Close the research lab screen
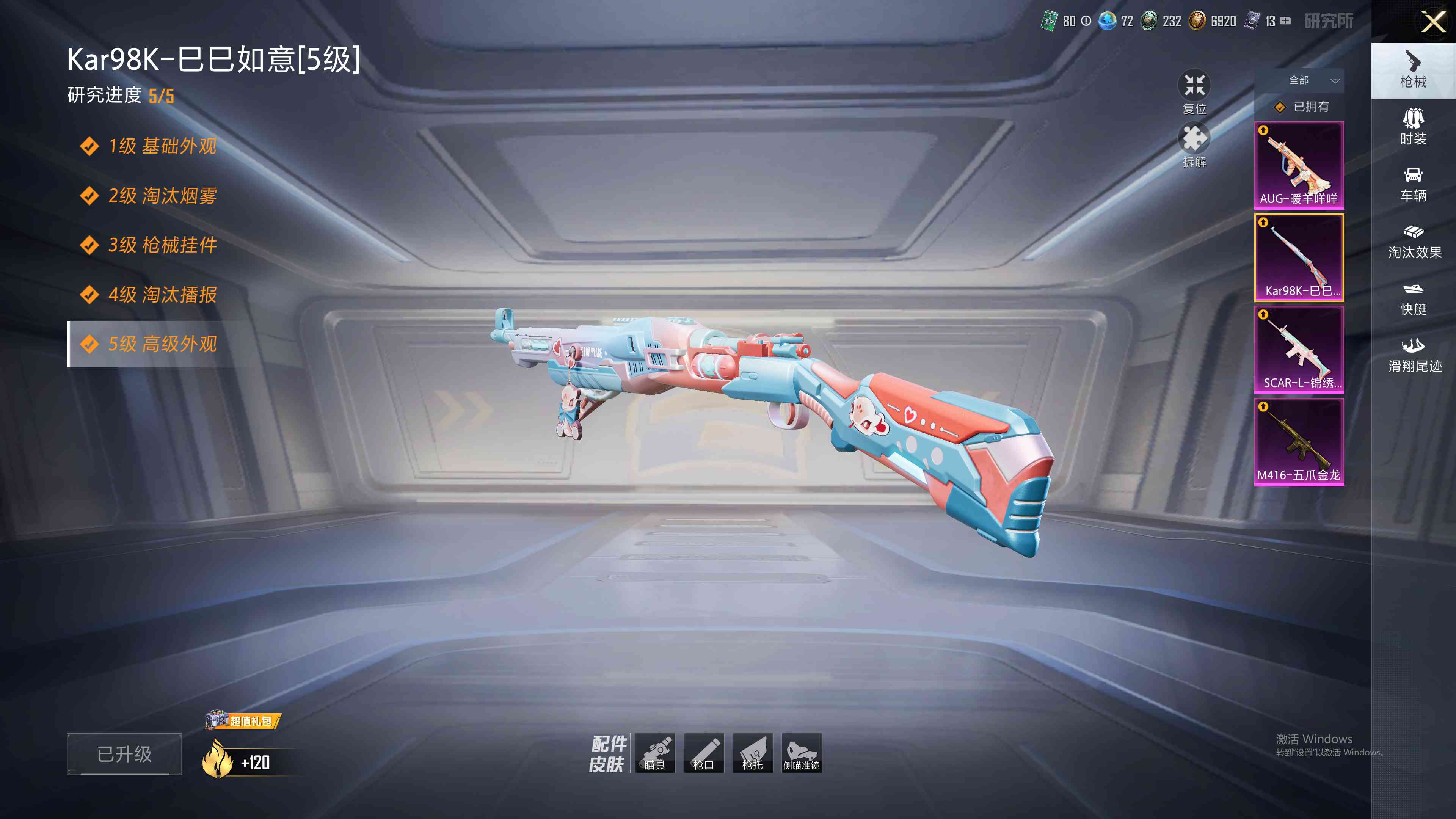The height and width of the screenshot is (819, 1456). pos(1433,22)
